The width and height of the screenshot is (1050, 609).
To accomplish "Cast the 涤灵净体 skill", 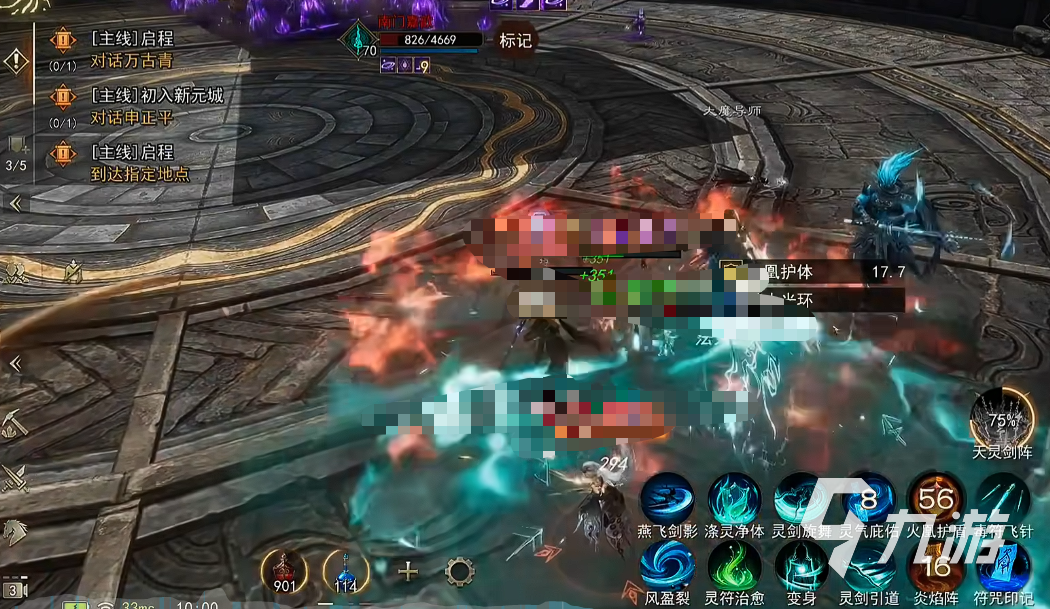I will click(735, 499).
